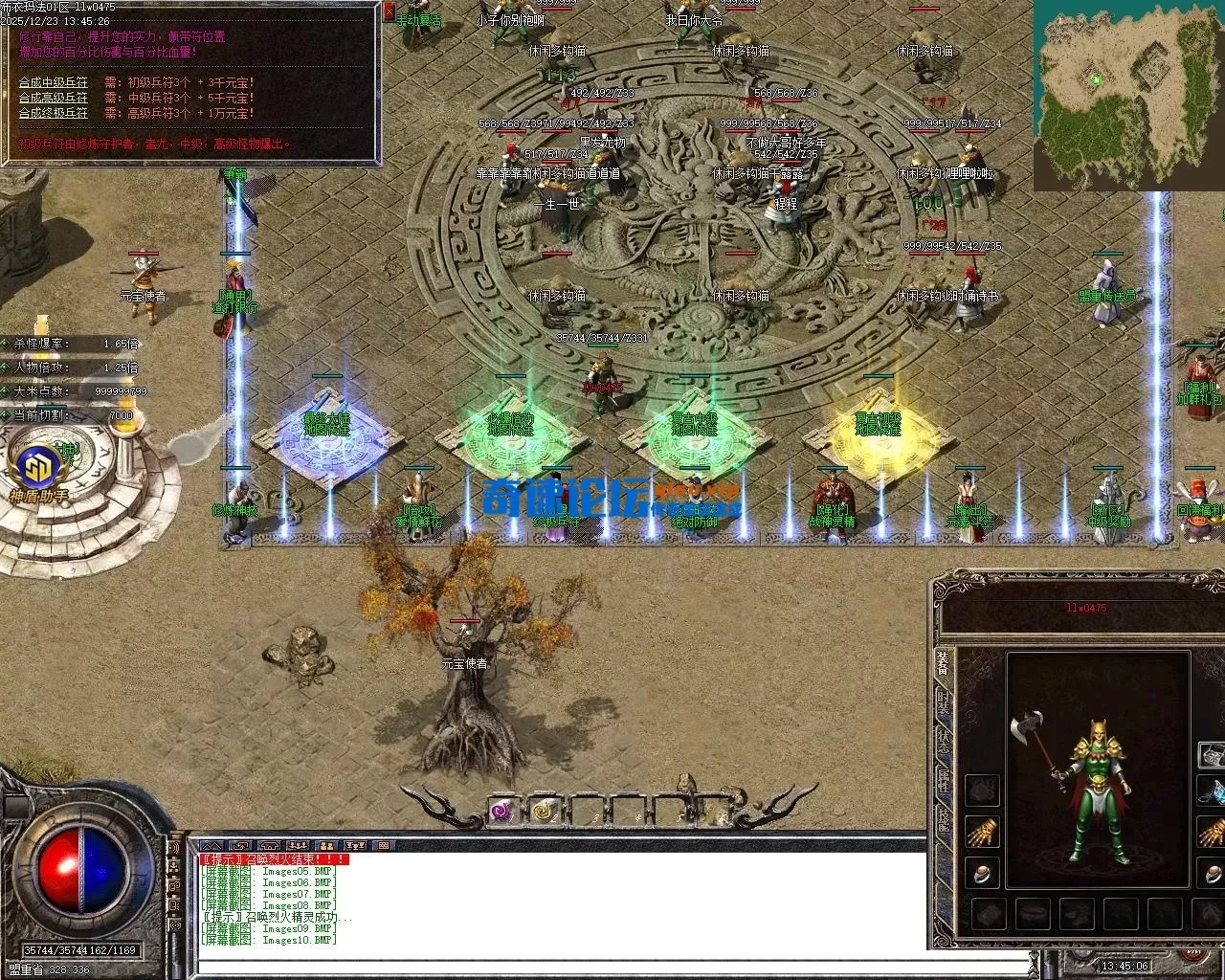Click the grid icon on chat toolbar
The width and height of the screenshot is (1225, 980).
tap(384, 846)
